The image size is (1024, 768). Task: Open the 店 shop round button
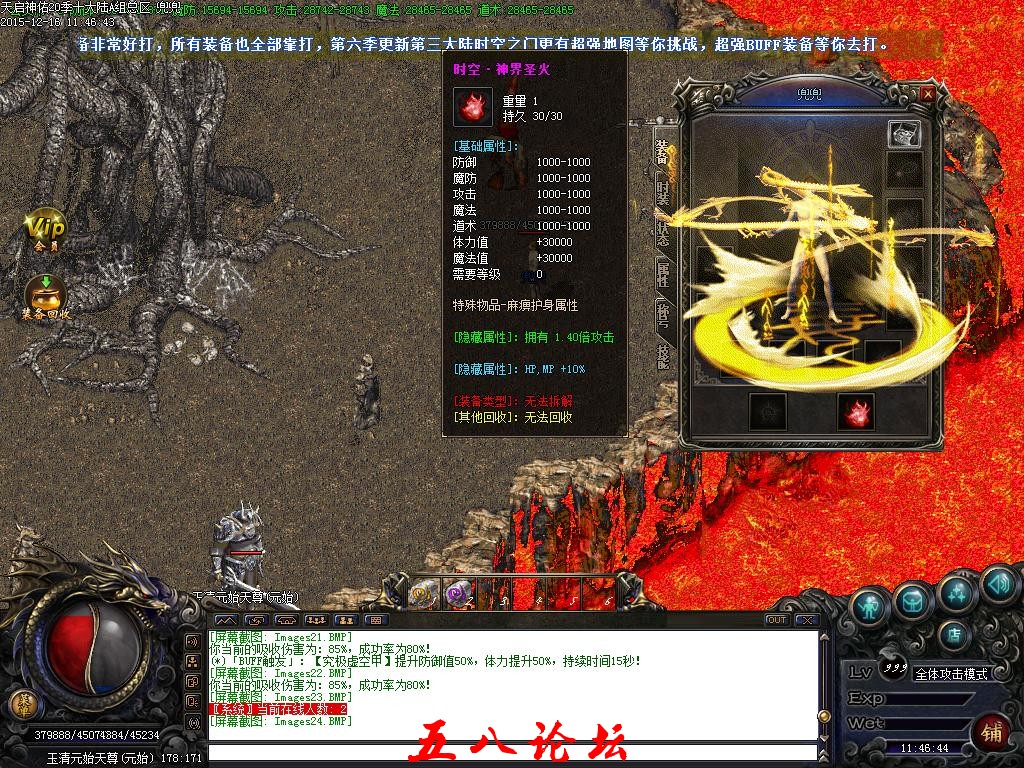click(x=956, y=634)
